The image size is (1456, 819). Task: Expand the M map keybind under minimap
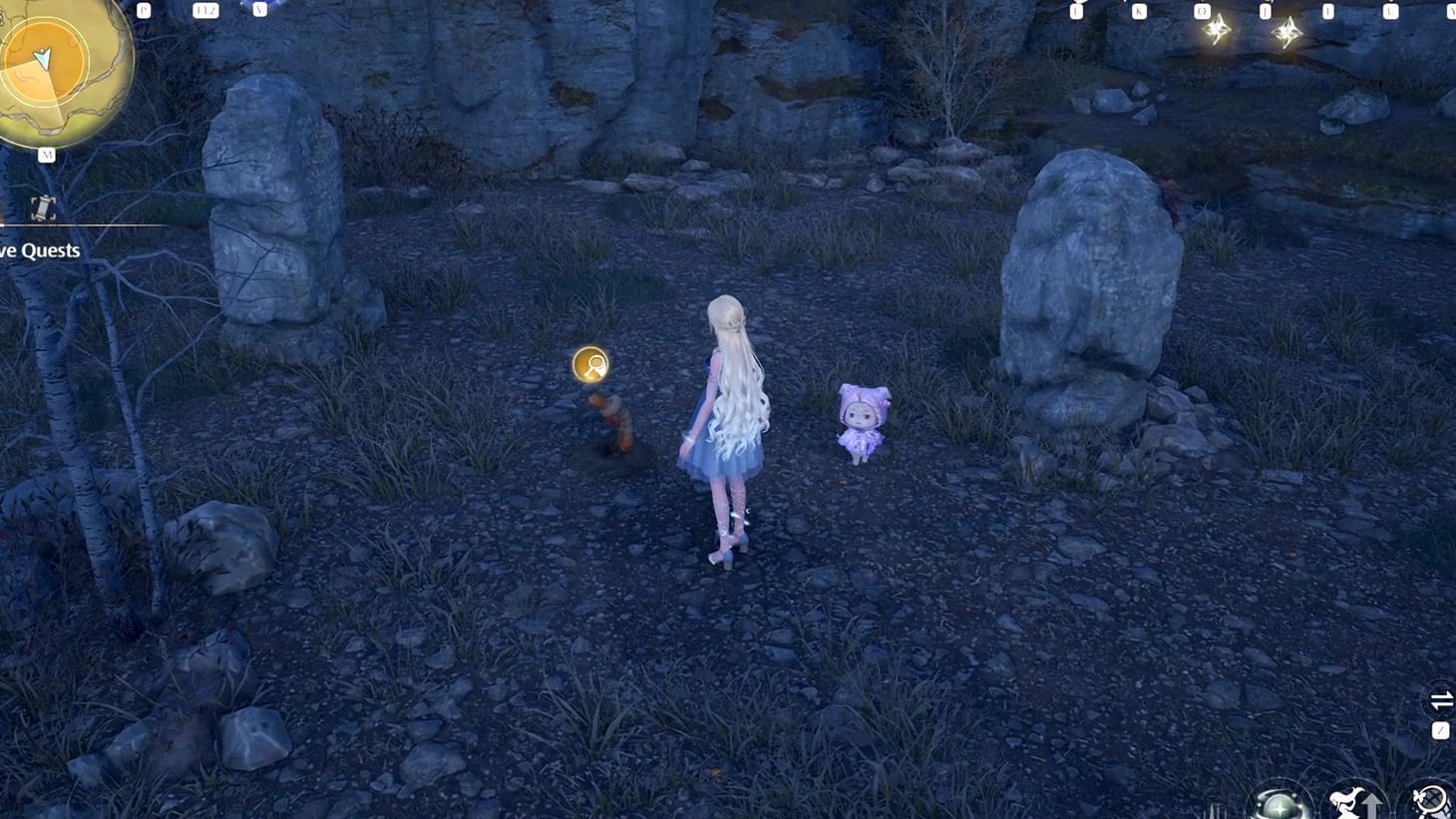47,155
